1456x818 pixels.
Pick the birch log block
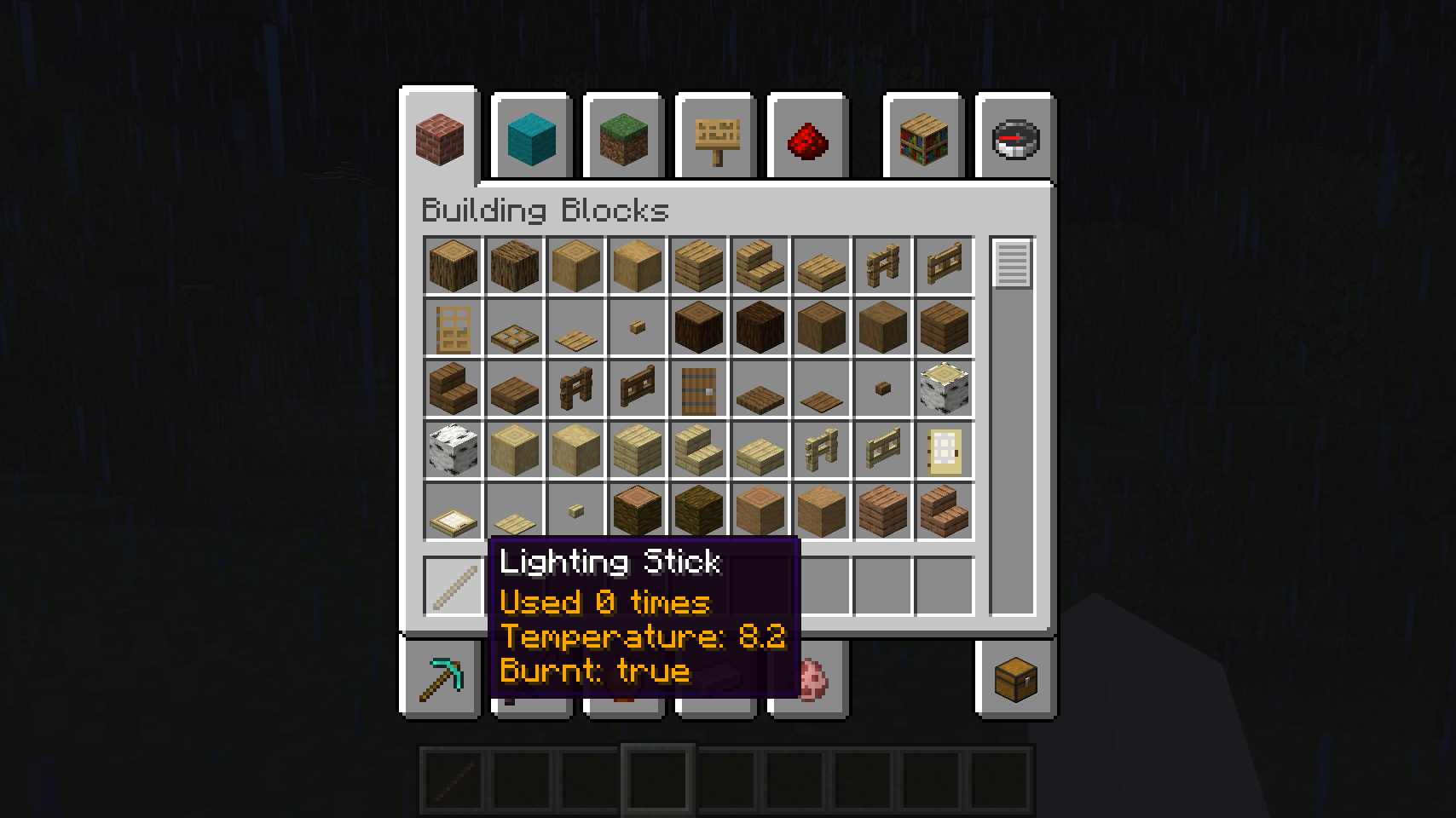point(944,388)
